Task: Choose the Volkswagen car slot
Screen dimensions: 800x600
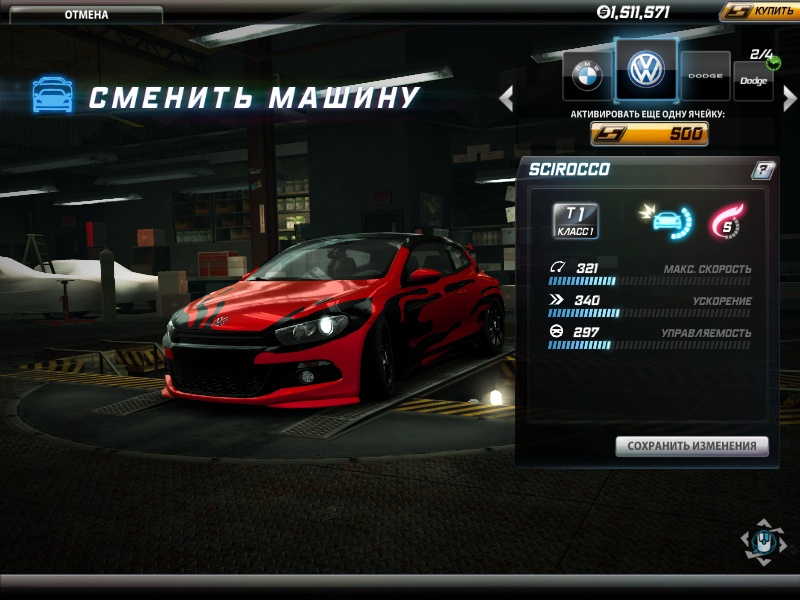Action: [x=646, y=70]
